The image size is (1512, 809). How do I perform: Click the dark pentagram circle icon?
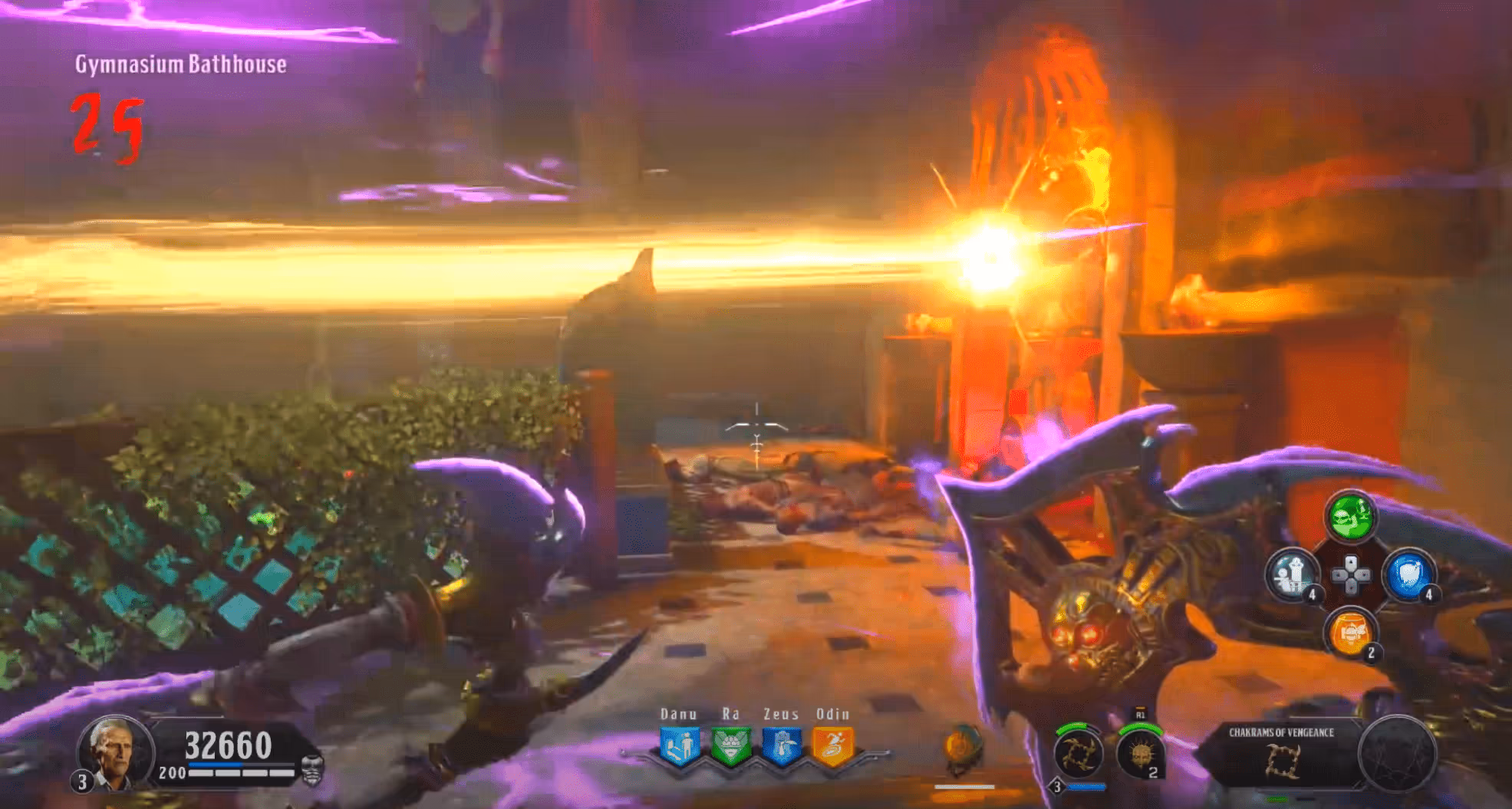(1396, 755)
